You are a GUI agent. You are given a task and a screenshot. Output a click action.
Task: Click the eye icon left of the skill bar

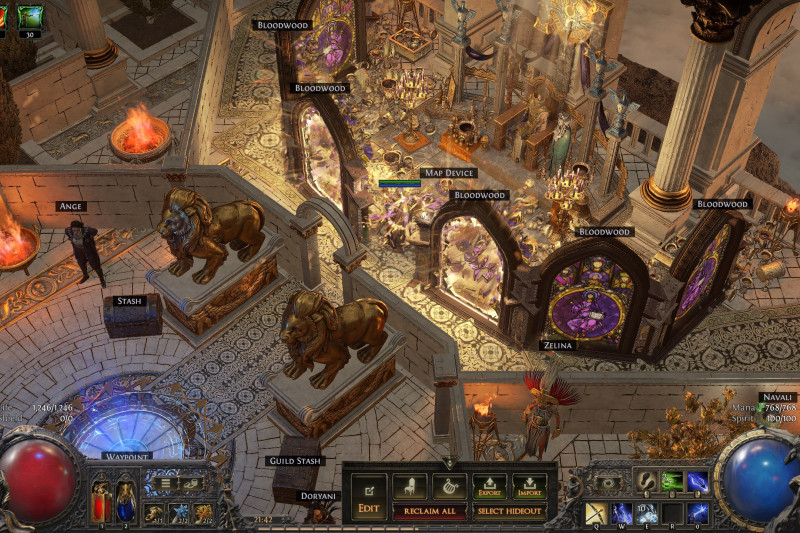point(607,482)
